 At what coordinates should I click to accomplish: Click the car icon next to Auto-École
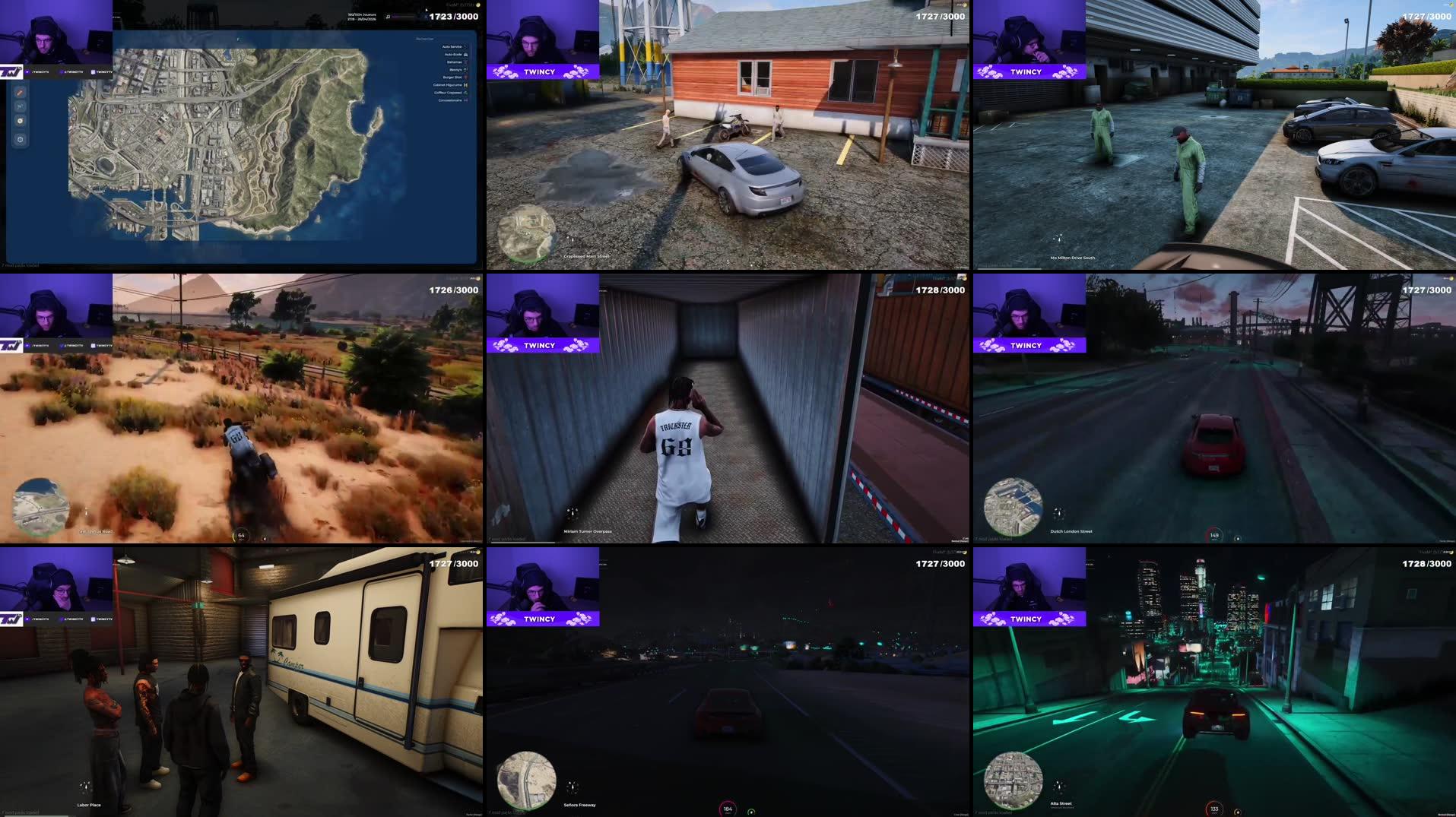point(466,55)
